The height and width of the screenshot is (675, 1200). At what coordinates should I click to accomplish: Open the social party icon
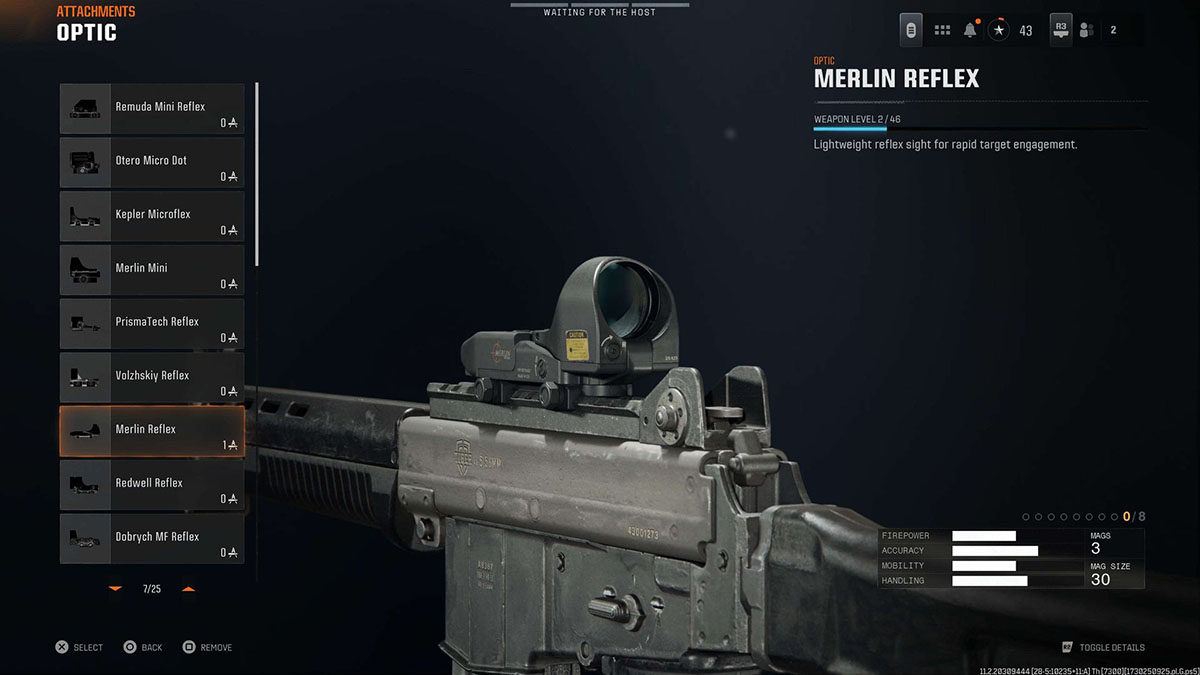point(1087,30)
